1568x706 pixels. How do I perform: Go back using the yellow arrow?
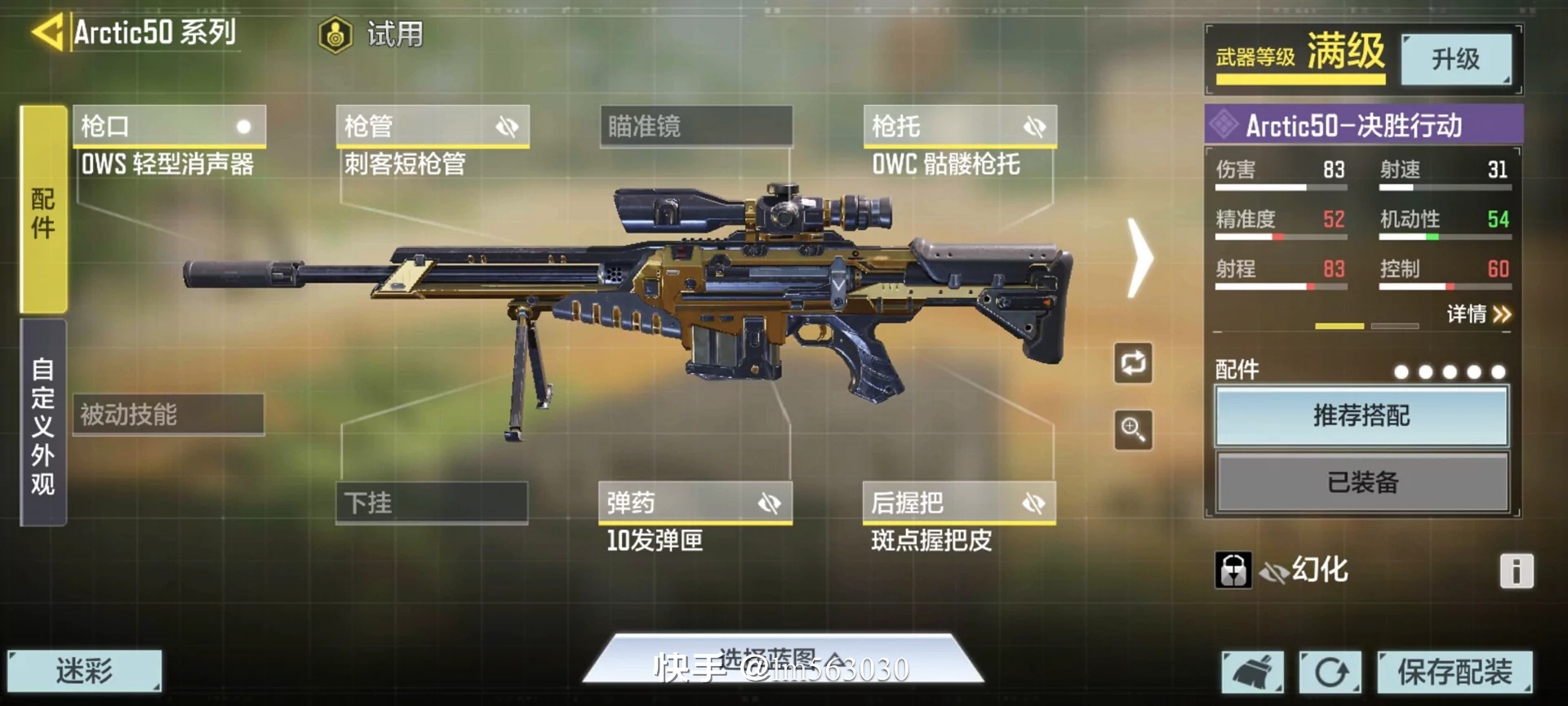[47, 33]
